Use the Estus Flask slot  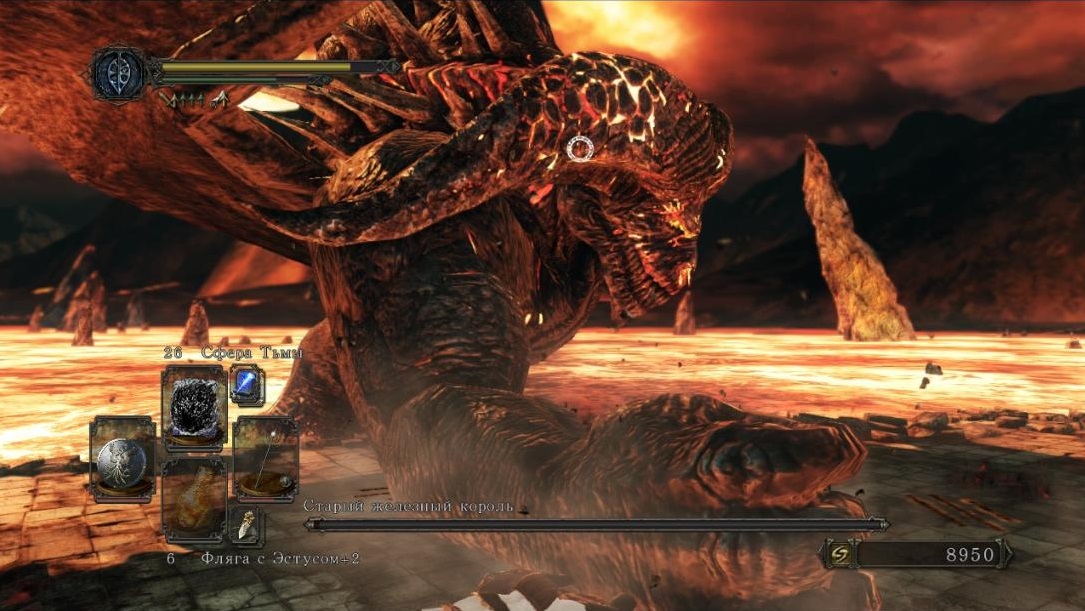(x=194, y=501)
